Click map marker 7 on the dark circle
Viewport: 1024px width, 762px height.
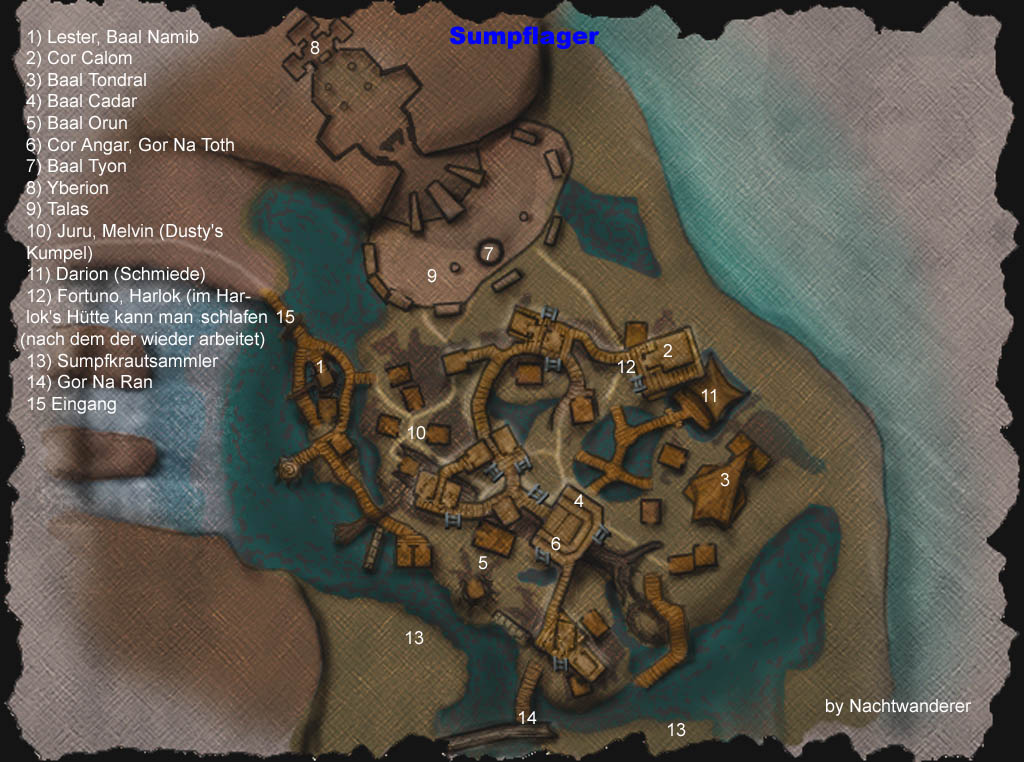pyautogui.click(x=488, y=253)
